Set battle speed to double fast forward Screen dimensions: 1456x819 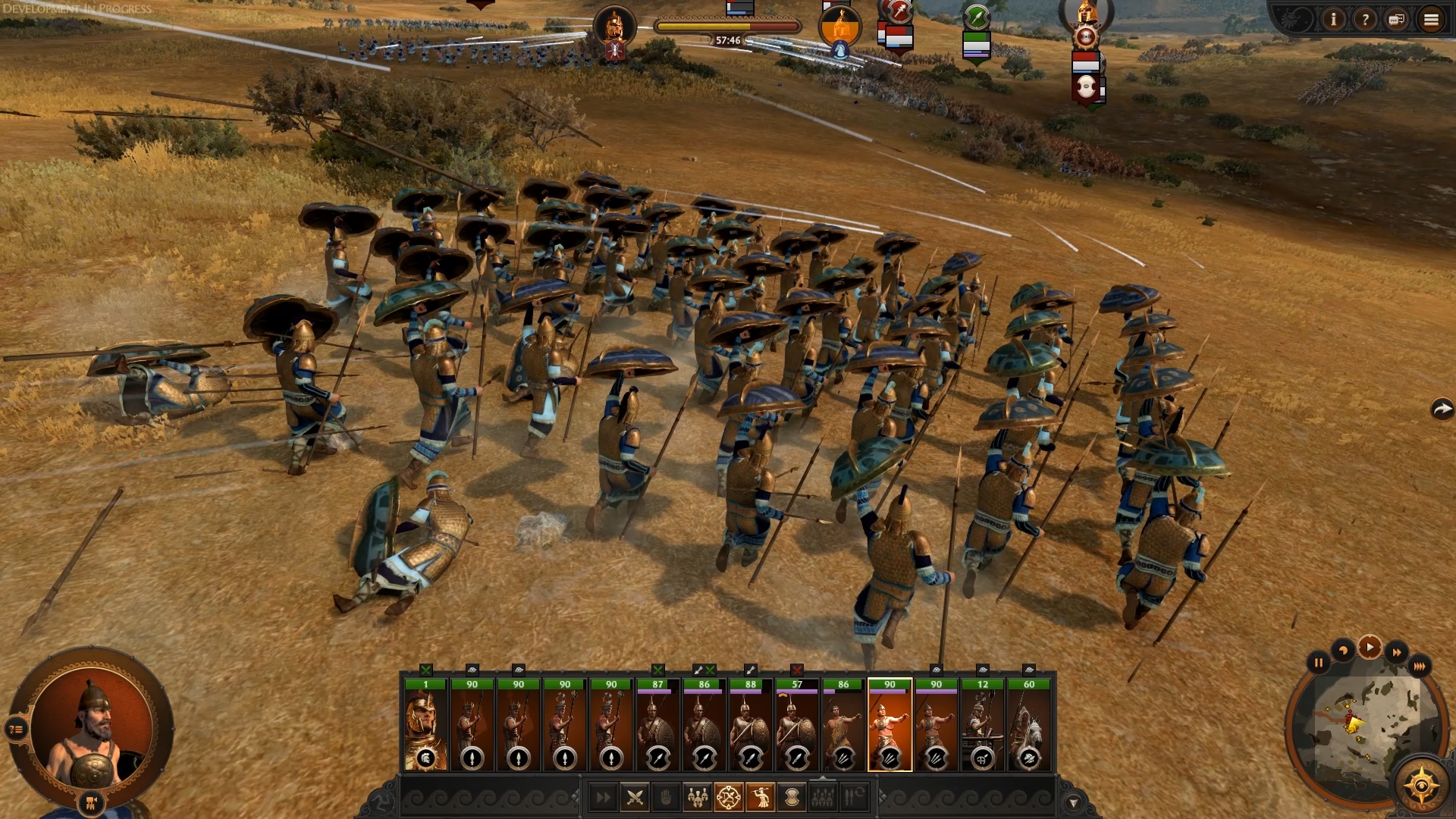click(1396, 652)
